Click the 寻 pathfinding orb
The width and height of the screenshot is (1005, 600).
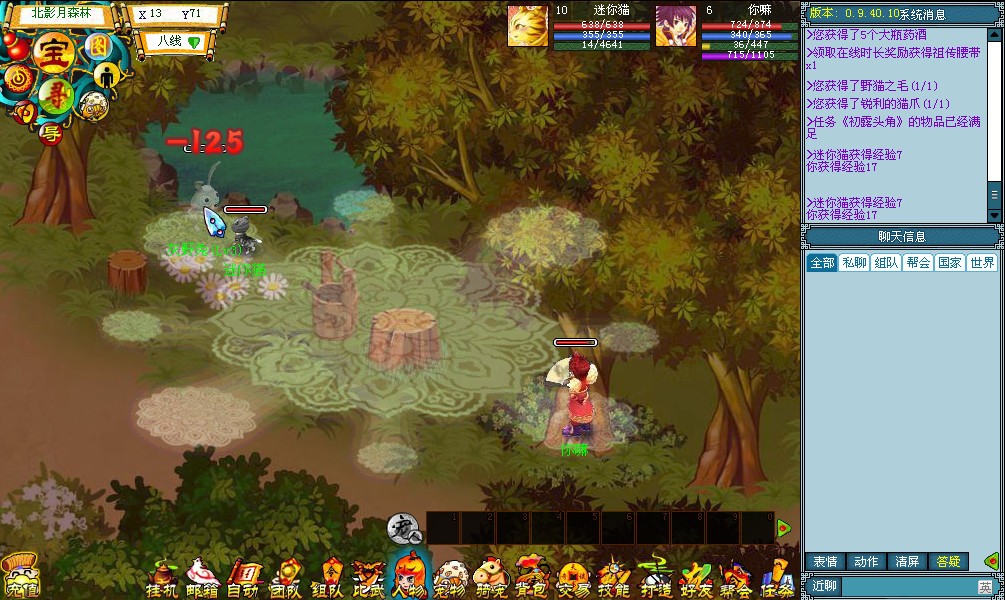pos(55,98)
